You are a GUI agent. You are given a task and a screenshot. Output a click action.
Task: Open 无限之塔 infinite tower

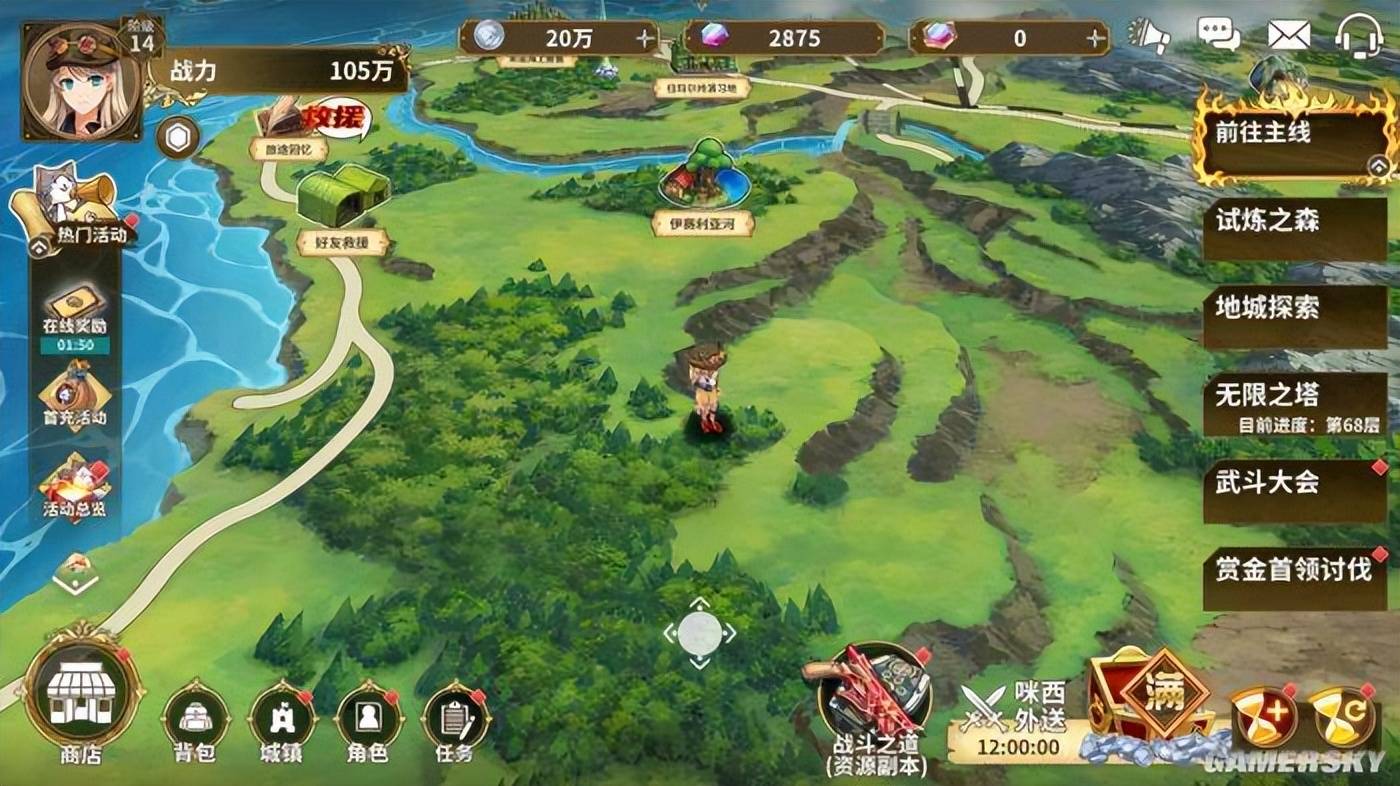tap(1293, 402)
